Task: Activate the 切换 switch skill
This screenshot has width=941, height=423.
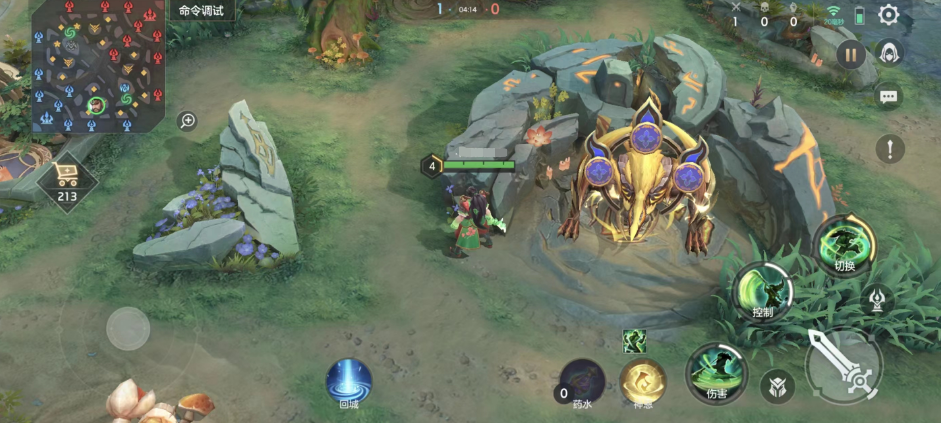Action: (844, 245)
